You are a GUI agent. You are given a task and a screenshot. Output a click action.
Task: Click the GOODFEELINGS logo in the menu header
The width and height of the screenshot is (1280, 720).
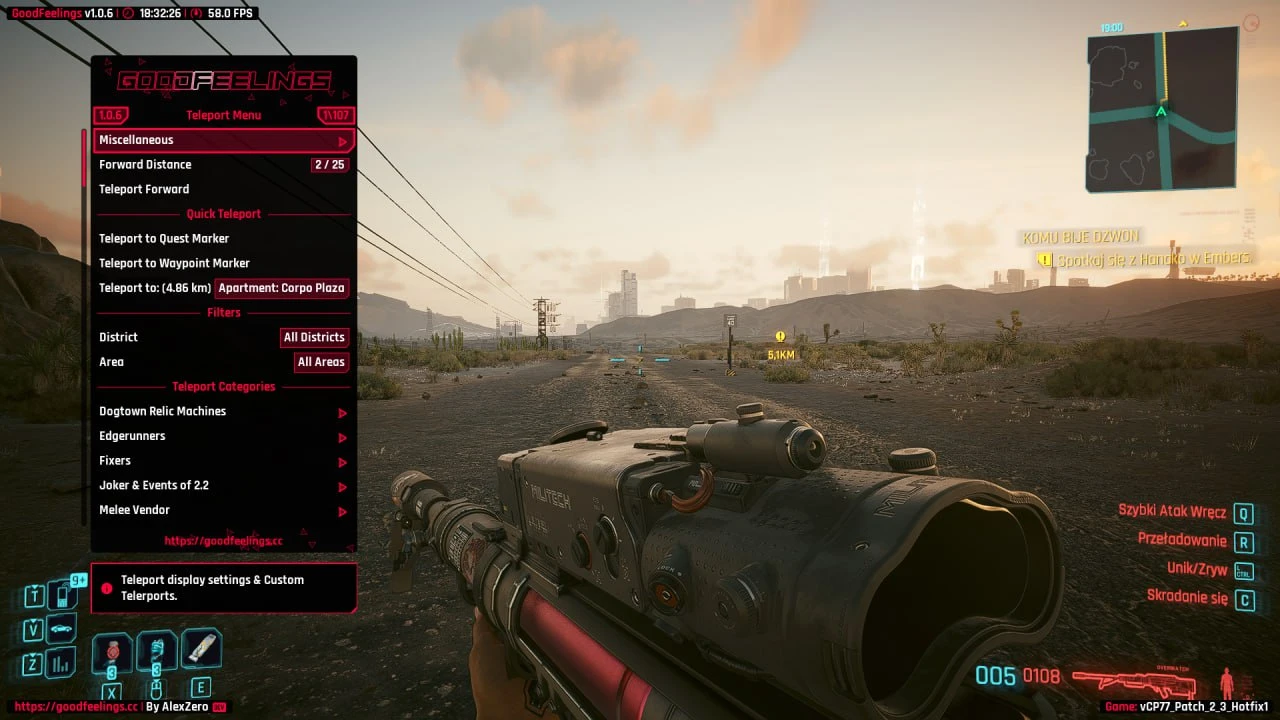coord(223,82)
